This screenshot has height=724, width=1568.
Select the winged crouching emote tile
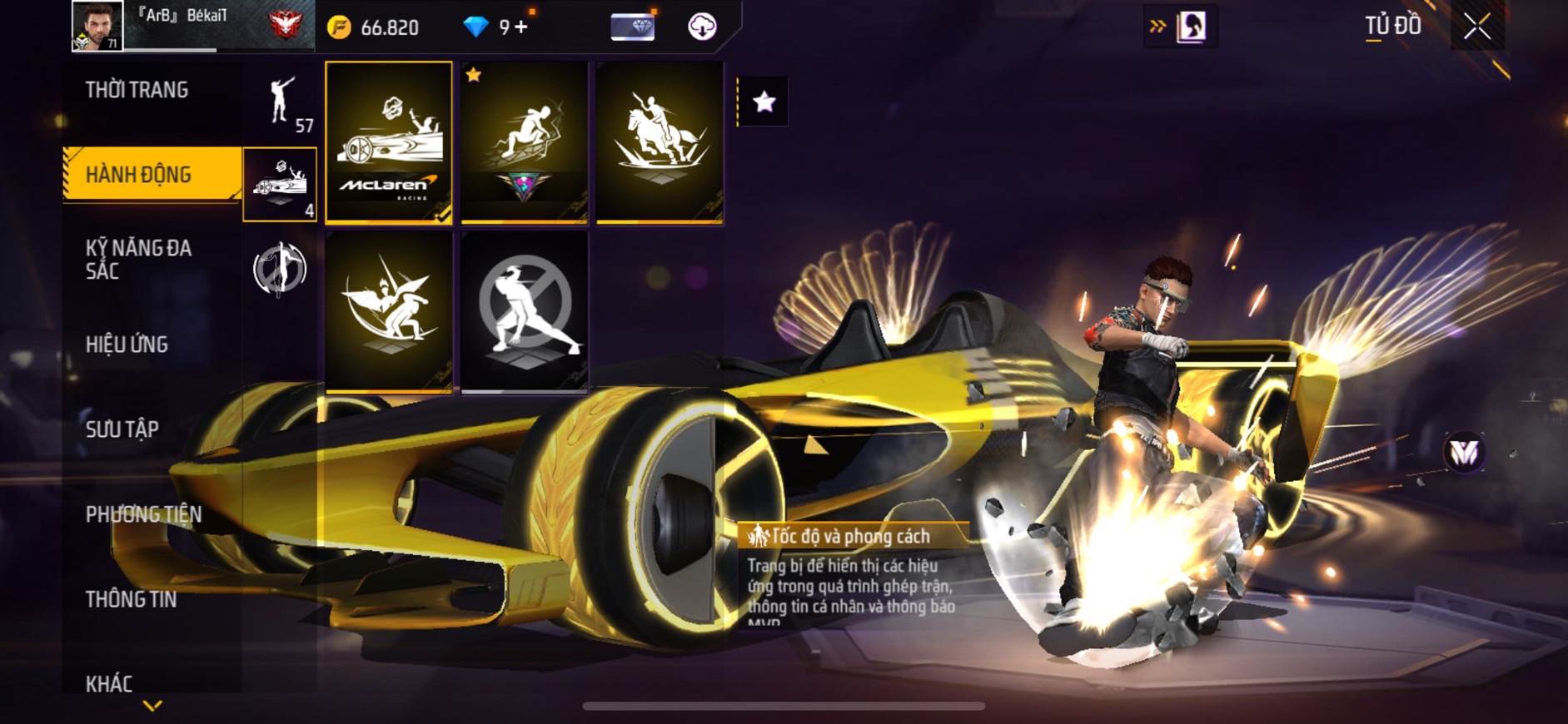[x=389, y=311]
